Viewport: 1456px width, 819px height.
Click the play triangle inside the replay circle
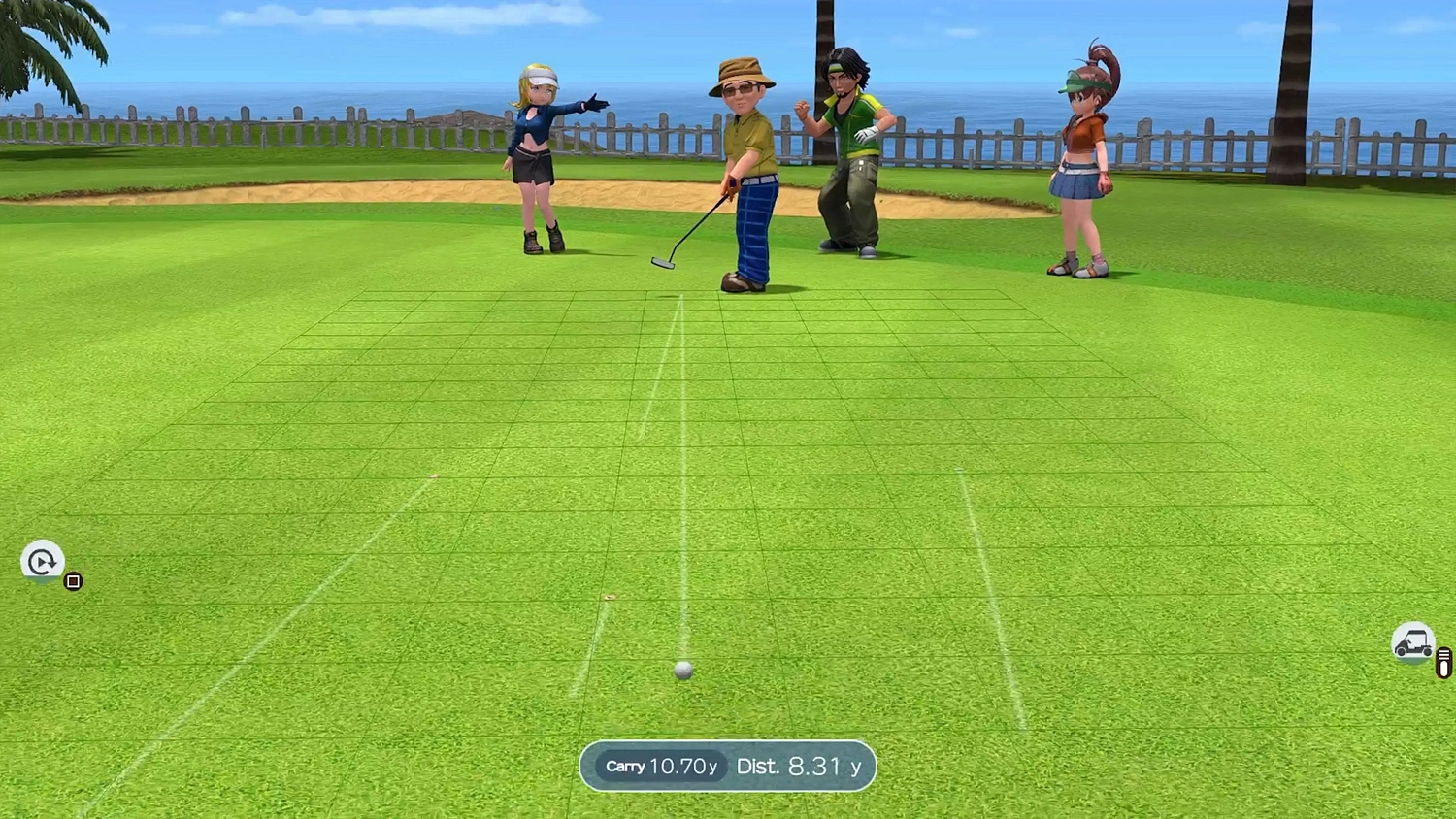coord(44,563)
